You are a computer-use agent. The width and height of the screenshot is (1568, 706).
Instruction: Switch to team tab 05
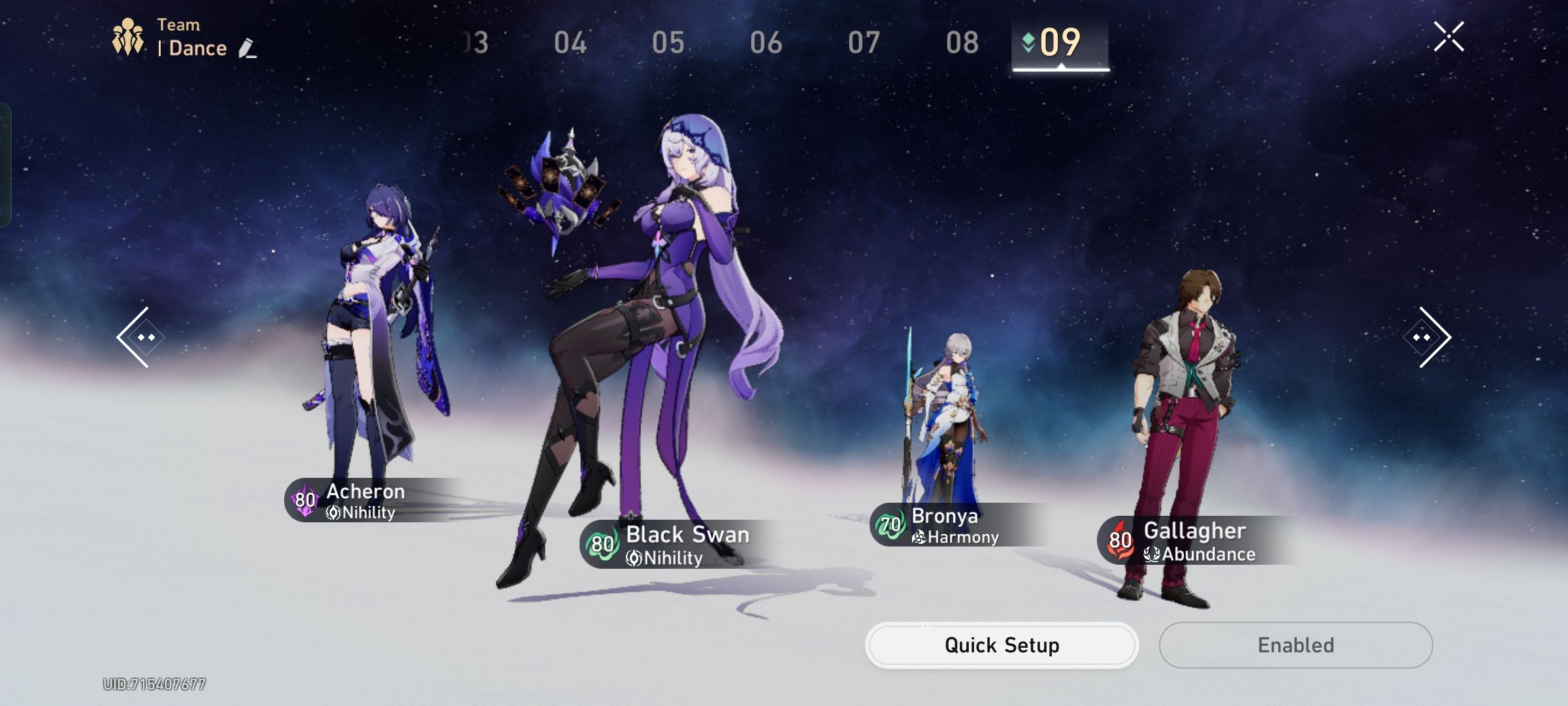tap(668, 41)
